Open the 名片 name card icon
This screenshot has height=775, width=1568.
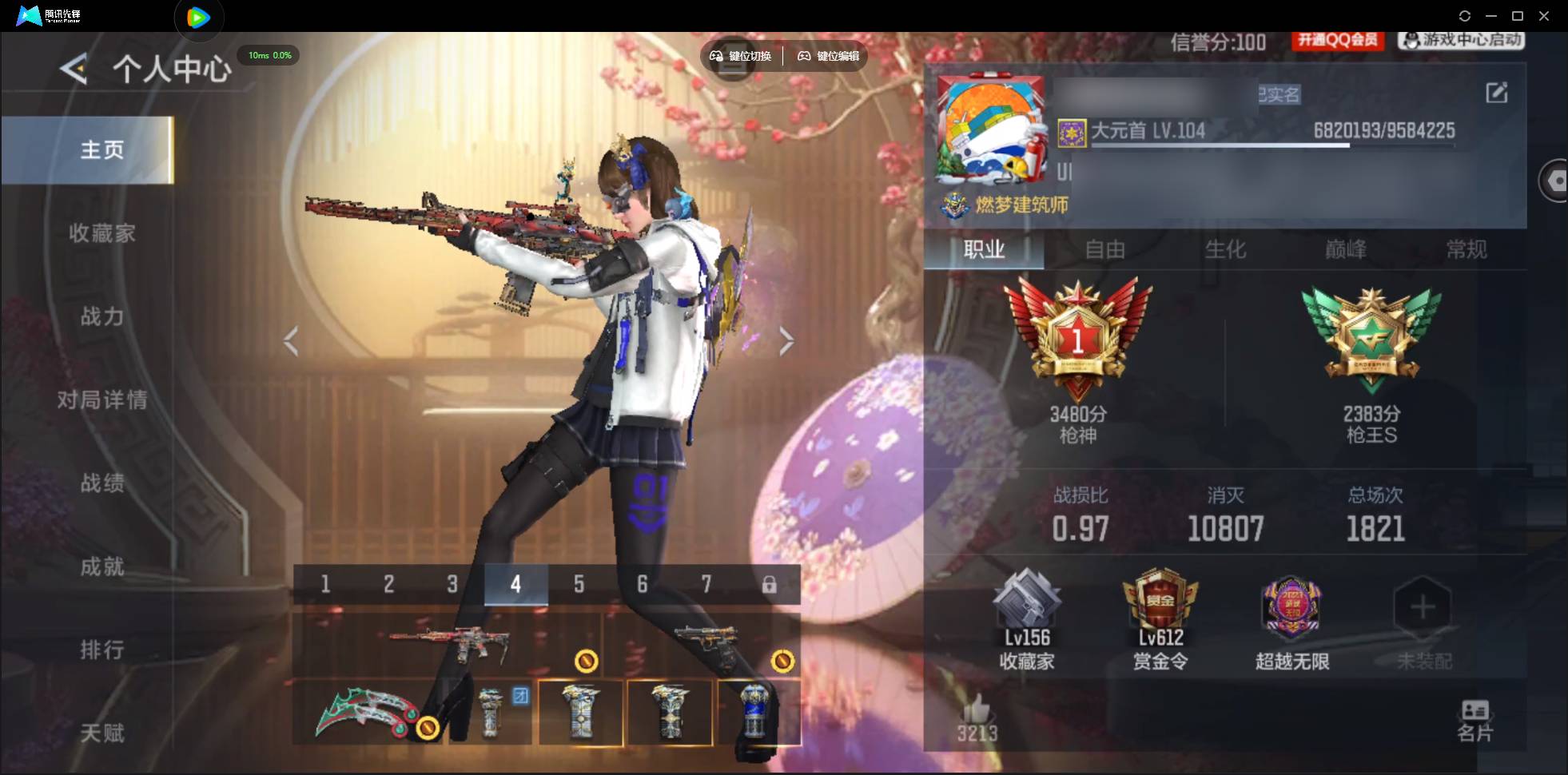(x=1474, y=715)
